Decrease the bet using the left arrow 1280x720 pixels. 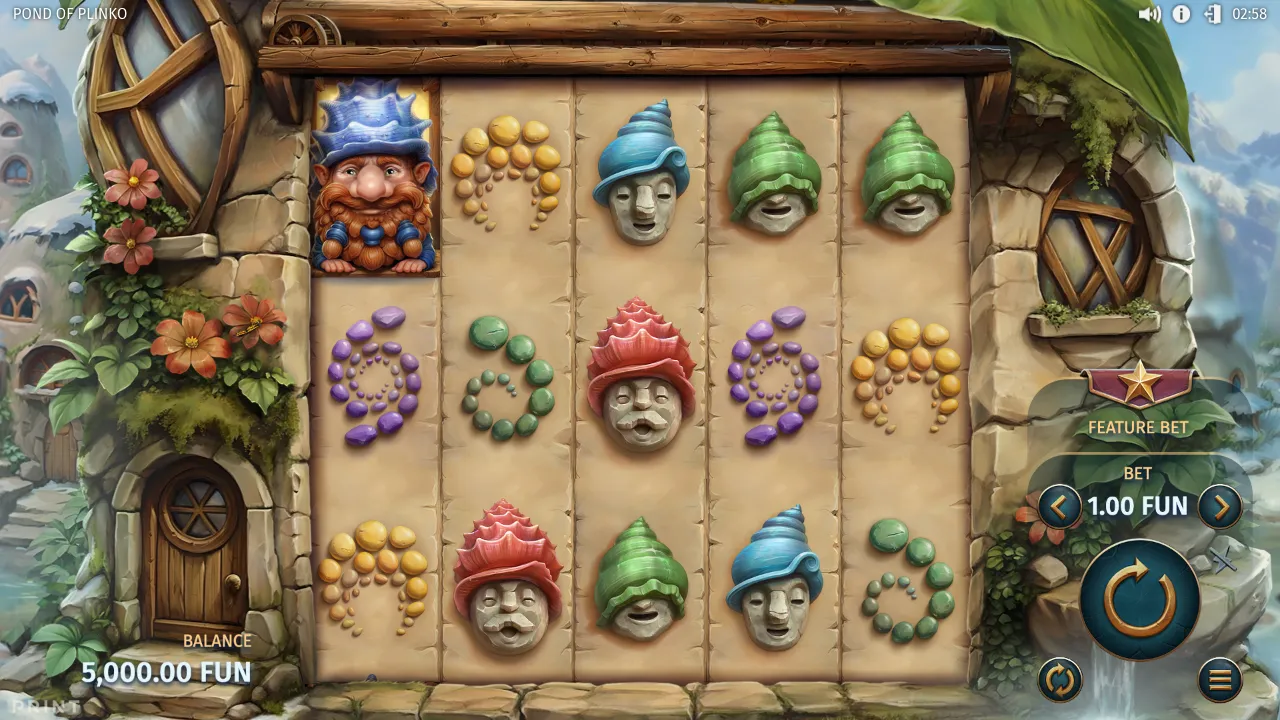[1059, 506]
